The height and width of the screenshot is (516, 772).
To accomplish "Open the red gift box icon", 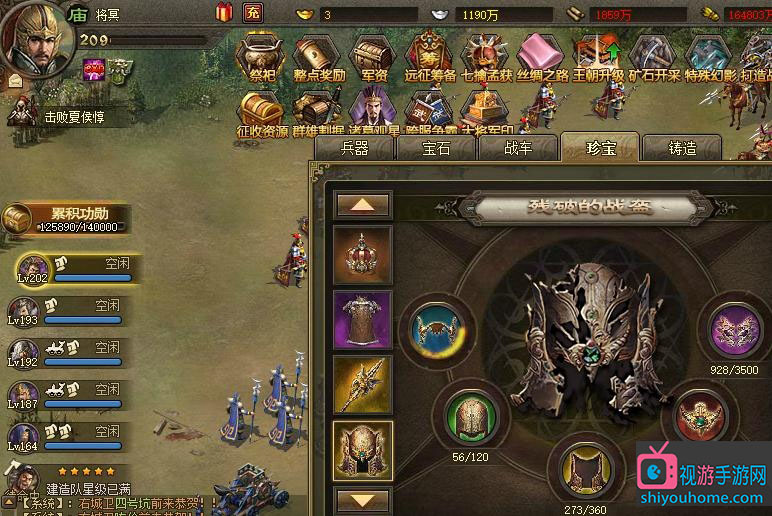I will point(224,12).
